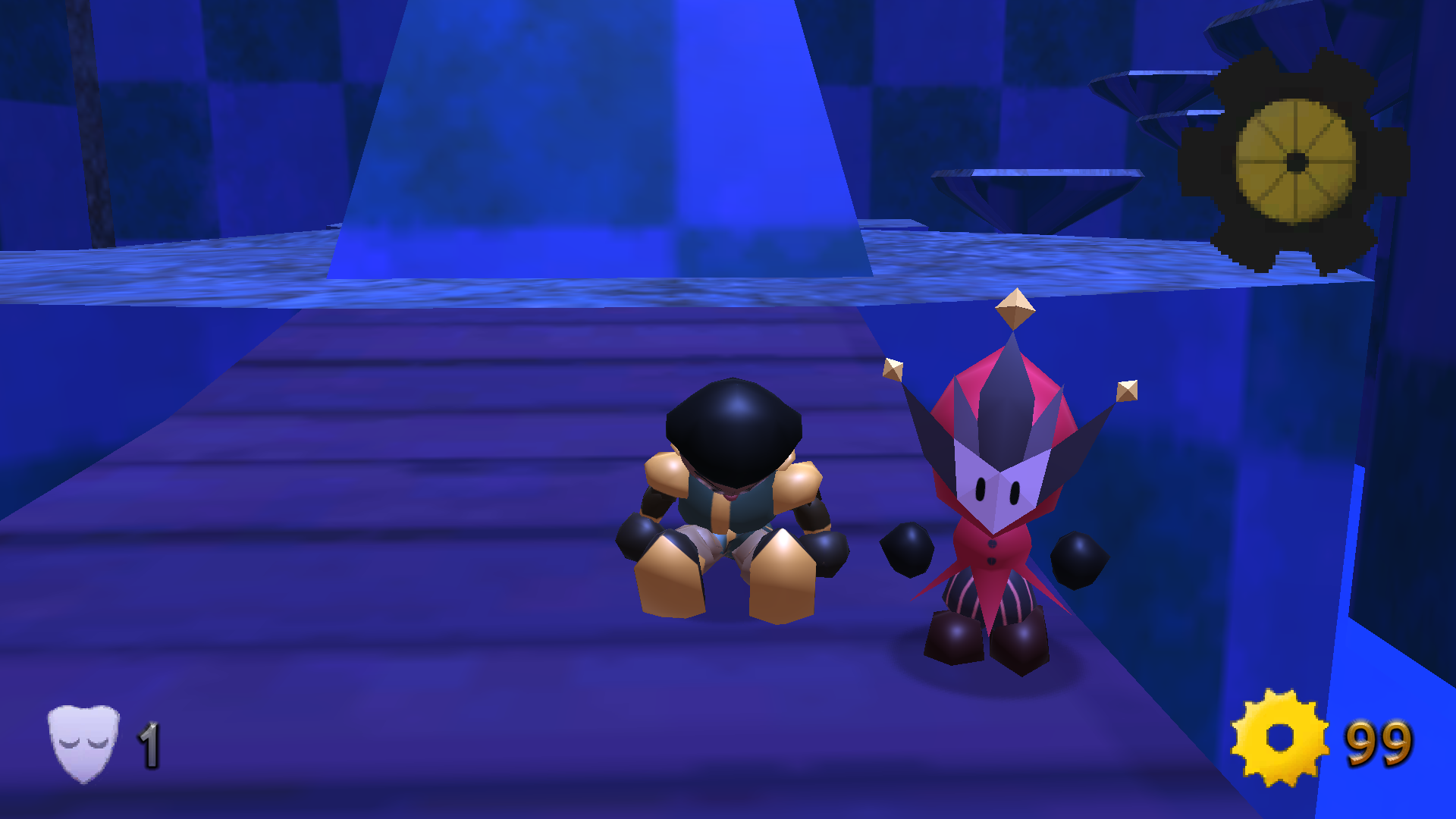Click the black bomb in jester's right hand
Screen dimensions: 1456x819
pos(908,551)
